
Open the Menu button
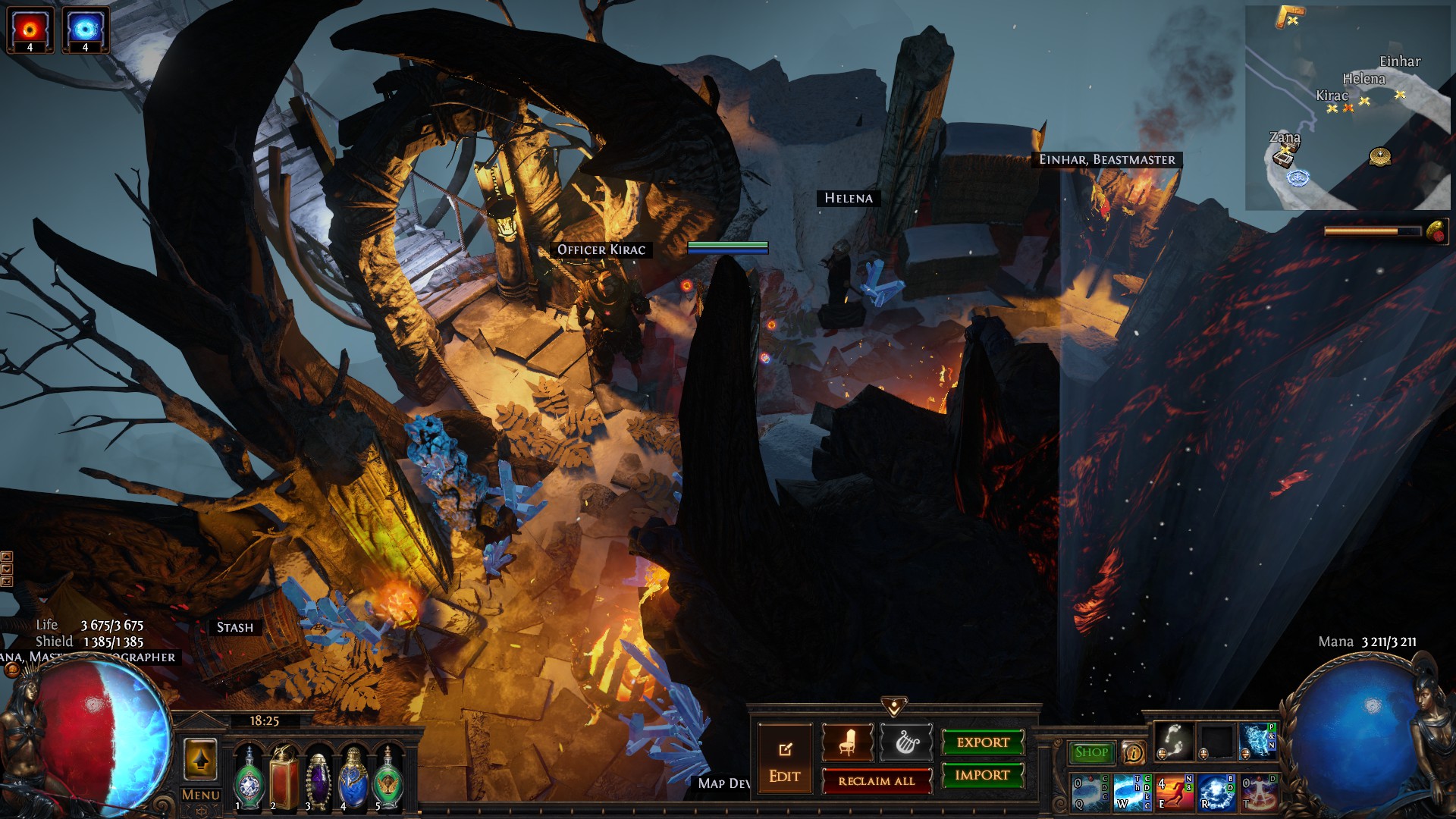coord(201,795)
